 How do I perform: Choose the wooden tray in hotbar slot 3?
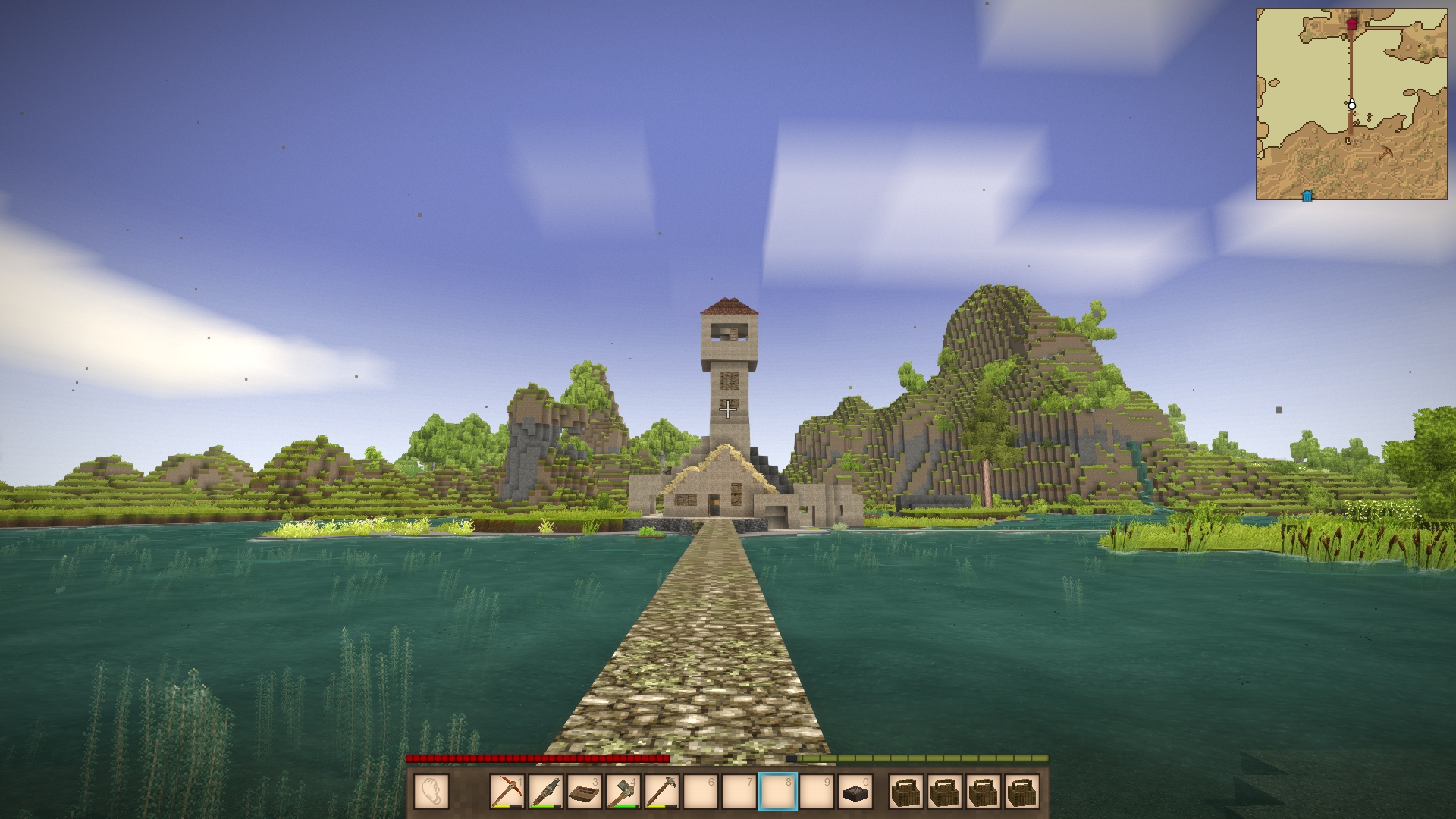585,792
